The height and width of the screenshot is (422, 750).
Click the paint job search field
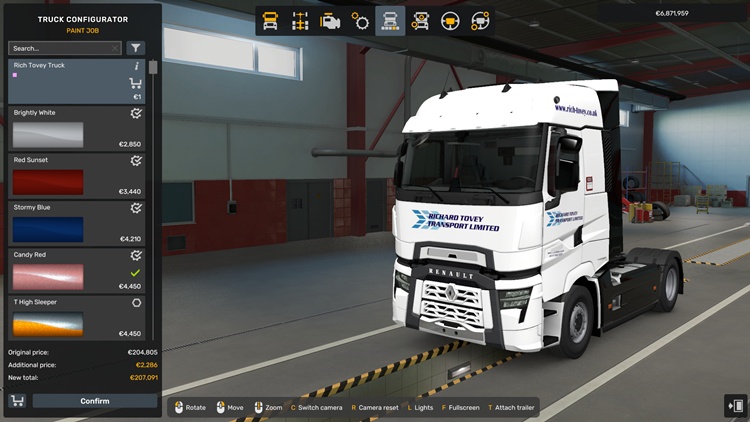tap(62, 48)
